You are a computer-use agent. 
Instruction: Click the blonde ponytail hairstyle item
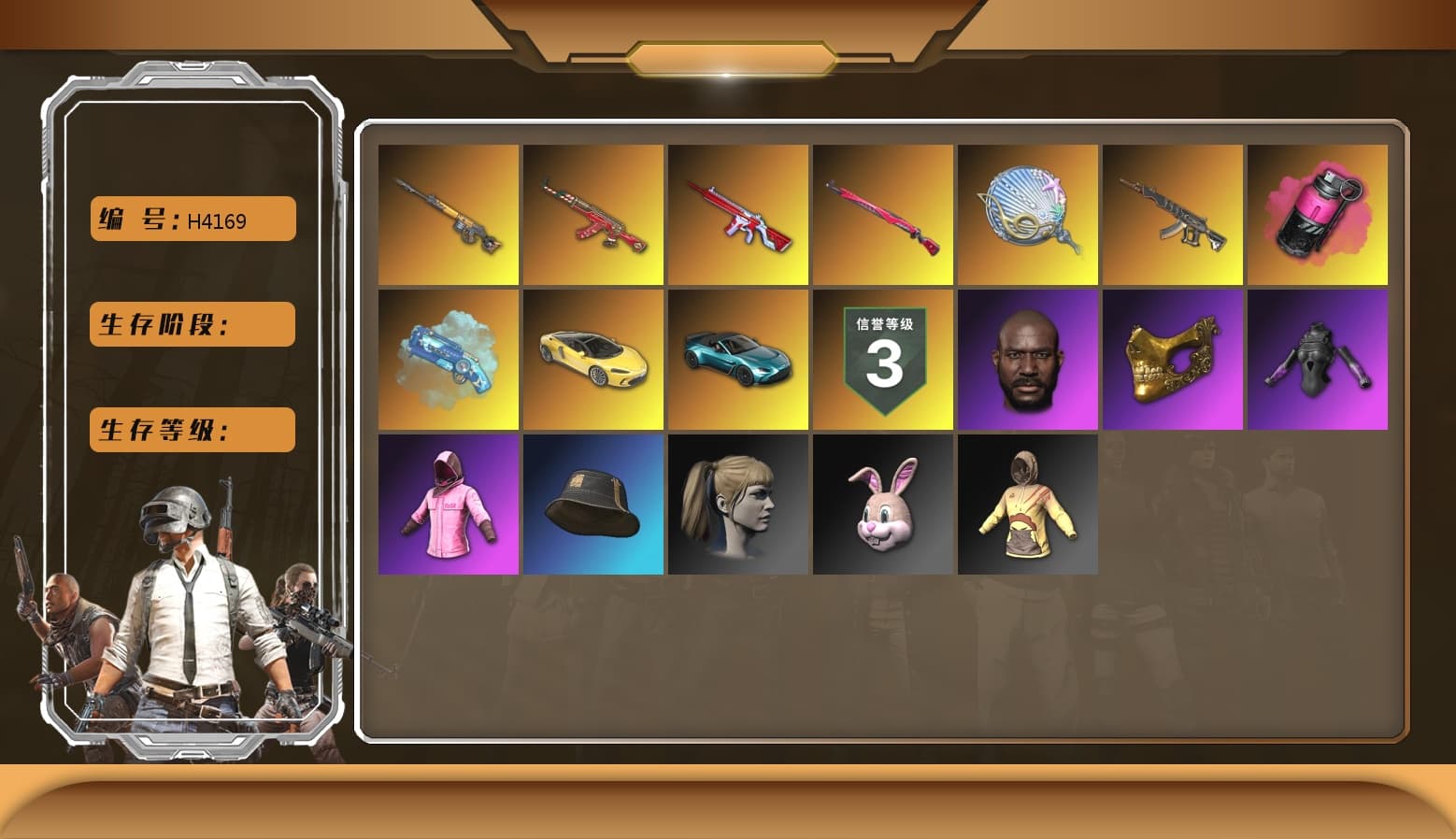click(737, 505)
